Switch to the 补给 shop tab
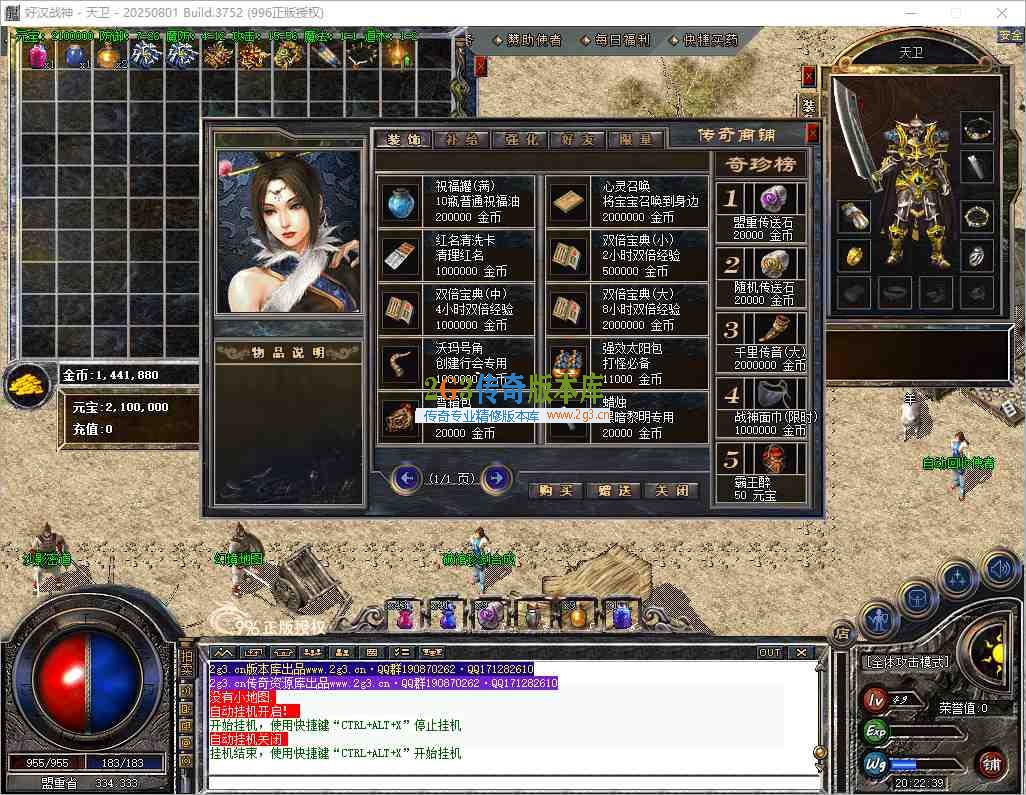Screen dimensions: 1026x795 (x=461, y=139)
